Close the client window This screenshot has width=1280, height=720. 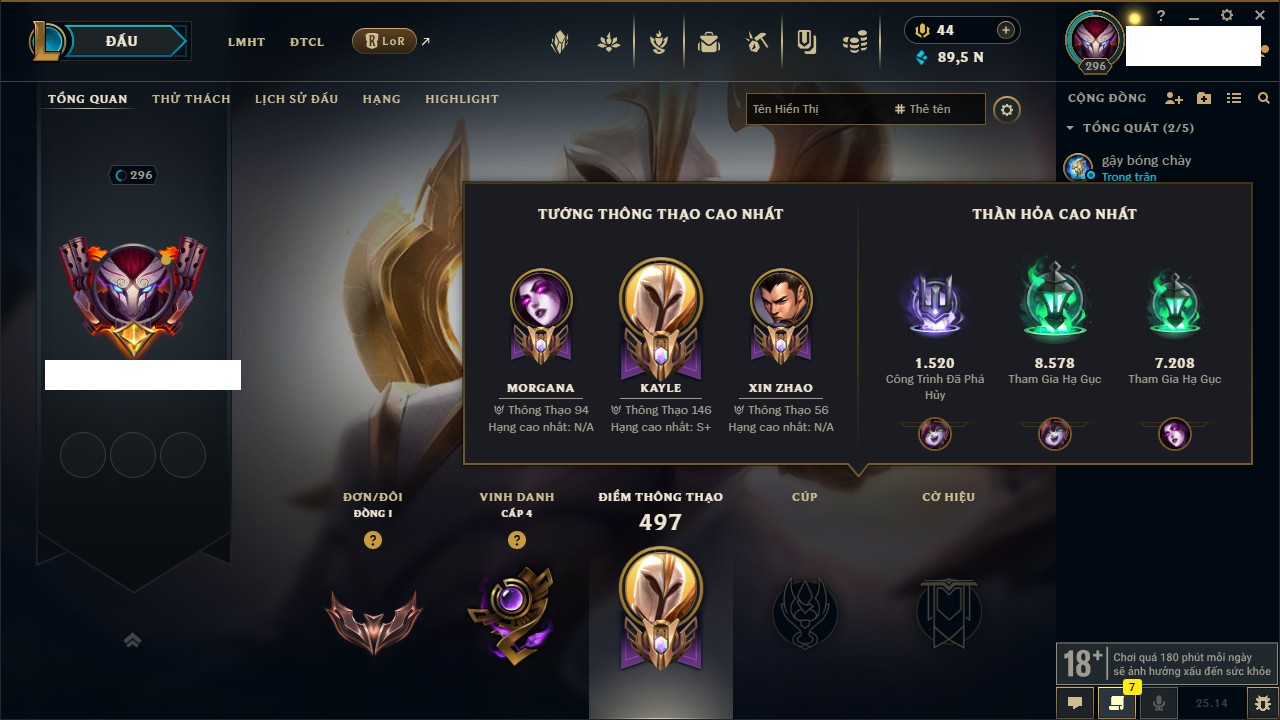click(x=1259, y=16)
